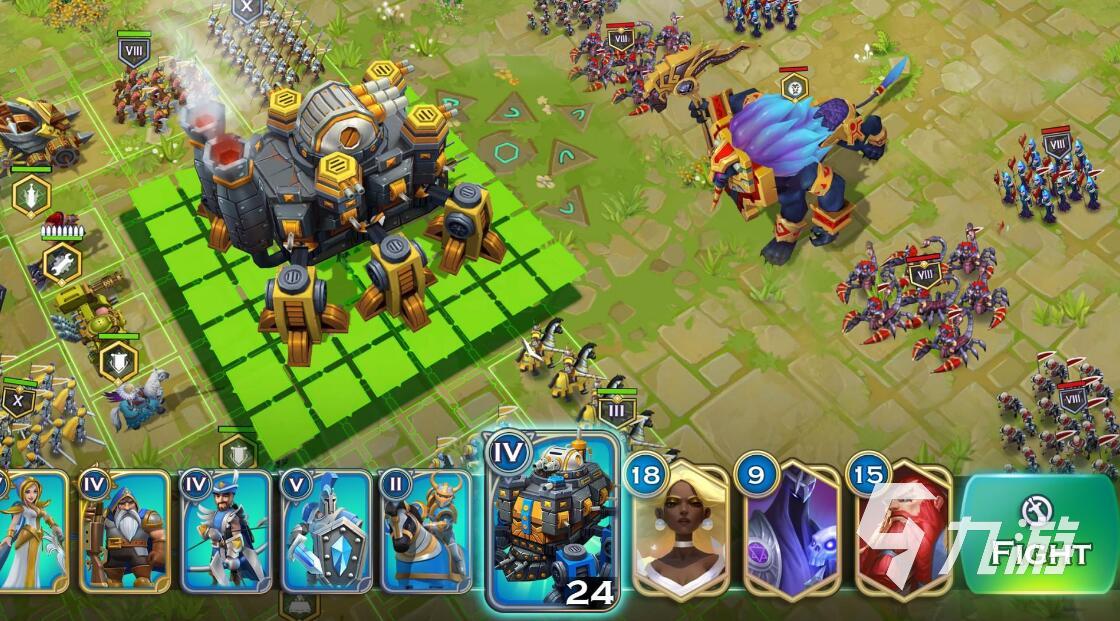Choose the mounted horse knight card
The image size is (1120, 621).
tap(427, 532)
